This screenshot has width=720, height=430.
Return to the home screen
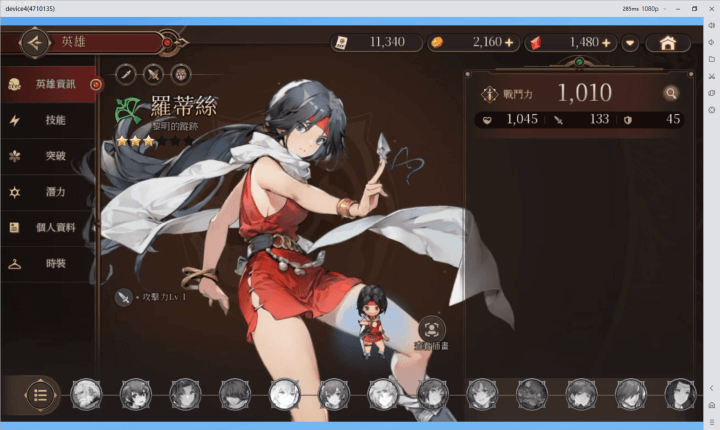[667, 43]
